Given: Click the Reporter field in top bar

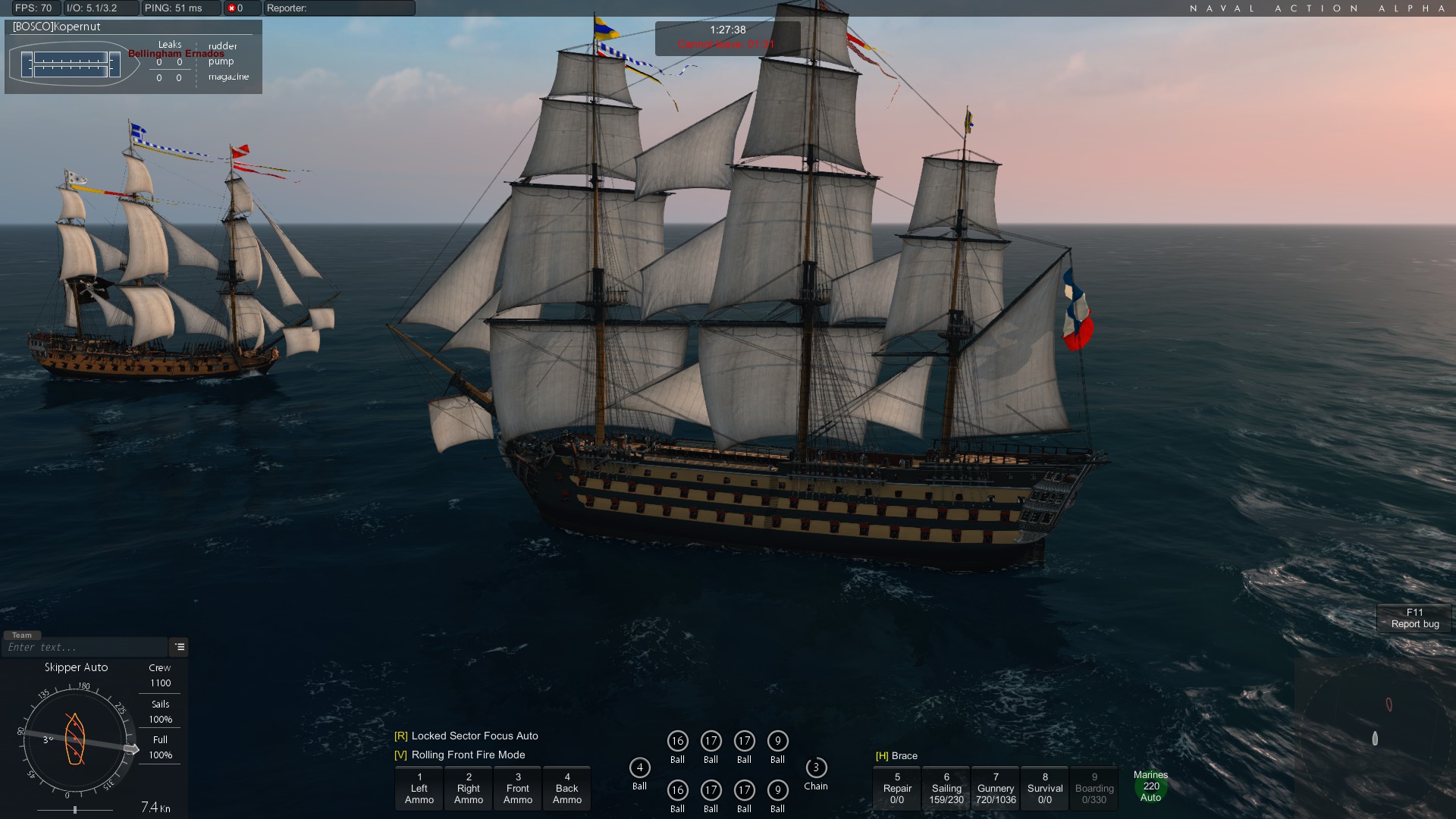Looking at the screenshot, I should pyautogui.click(x=339, y=8).
